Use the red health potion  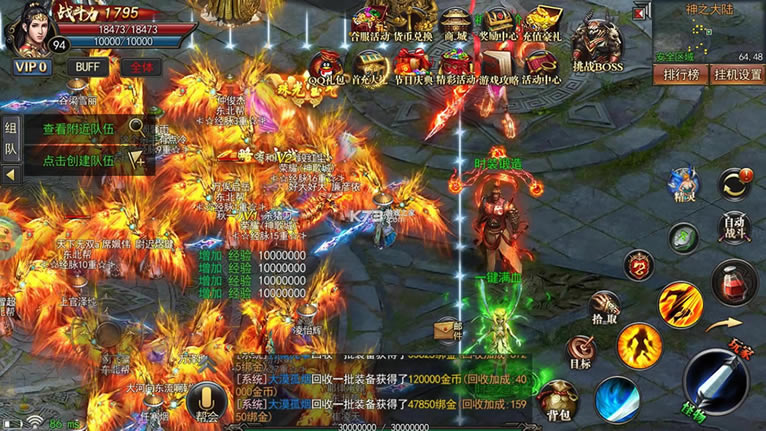pos(733,282)
